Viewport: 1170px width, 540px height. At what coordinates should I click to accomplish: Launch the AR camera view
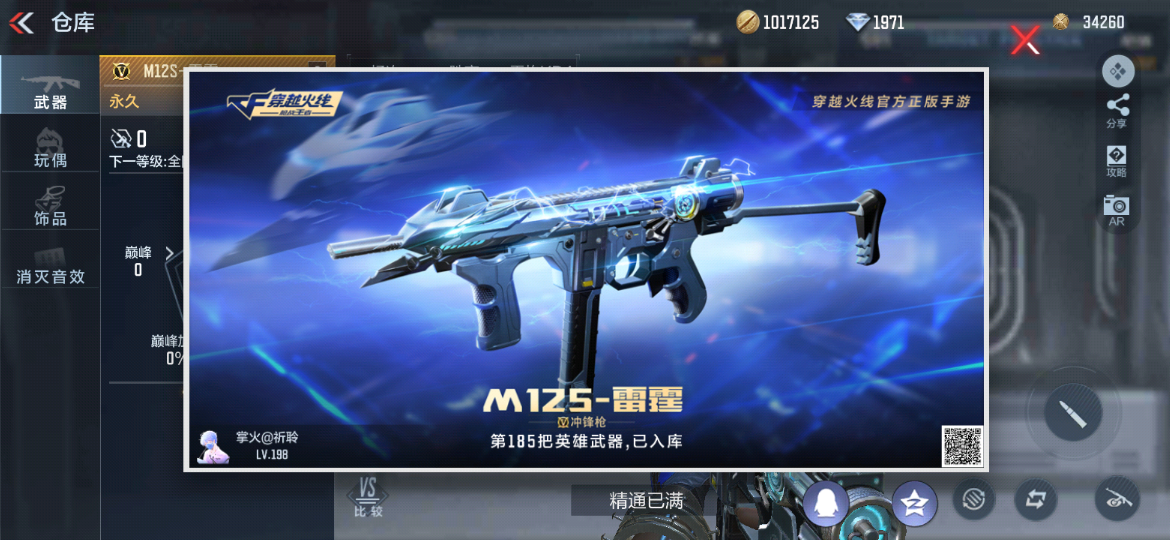click(x=1117, y=209)
